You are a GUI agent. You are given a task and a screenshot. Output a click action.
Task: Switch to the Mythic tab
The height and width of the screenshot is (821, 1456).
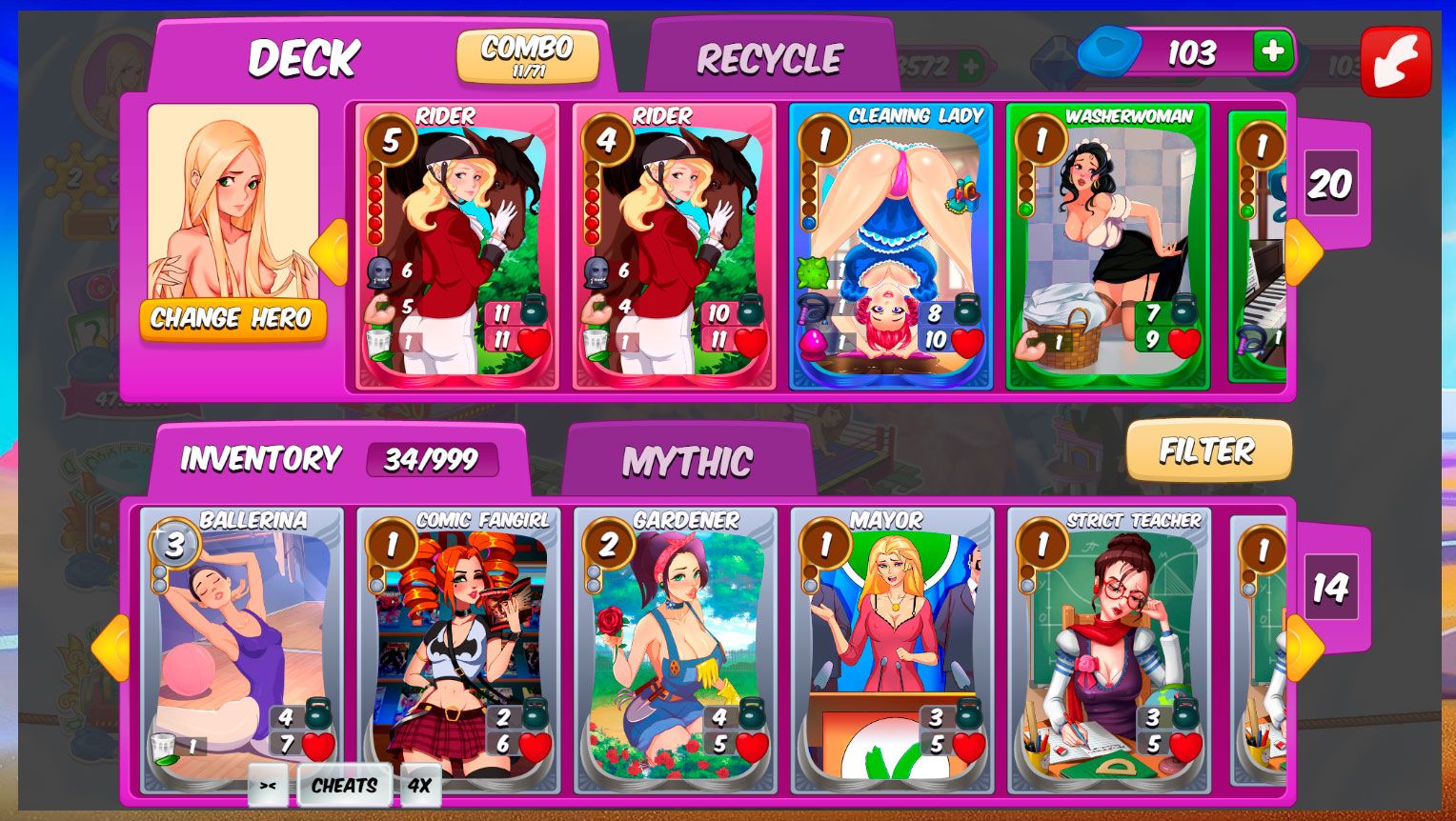coord(687,462)
